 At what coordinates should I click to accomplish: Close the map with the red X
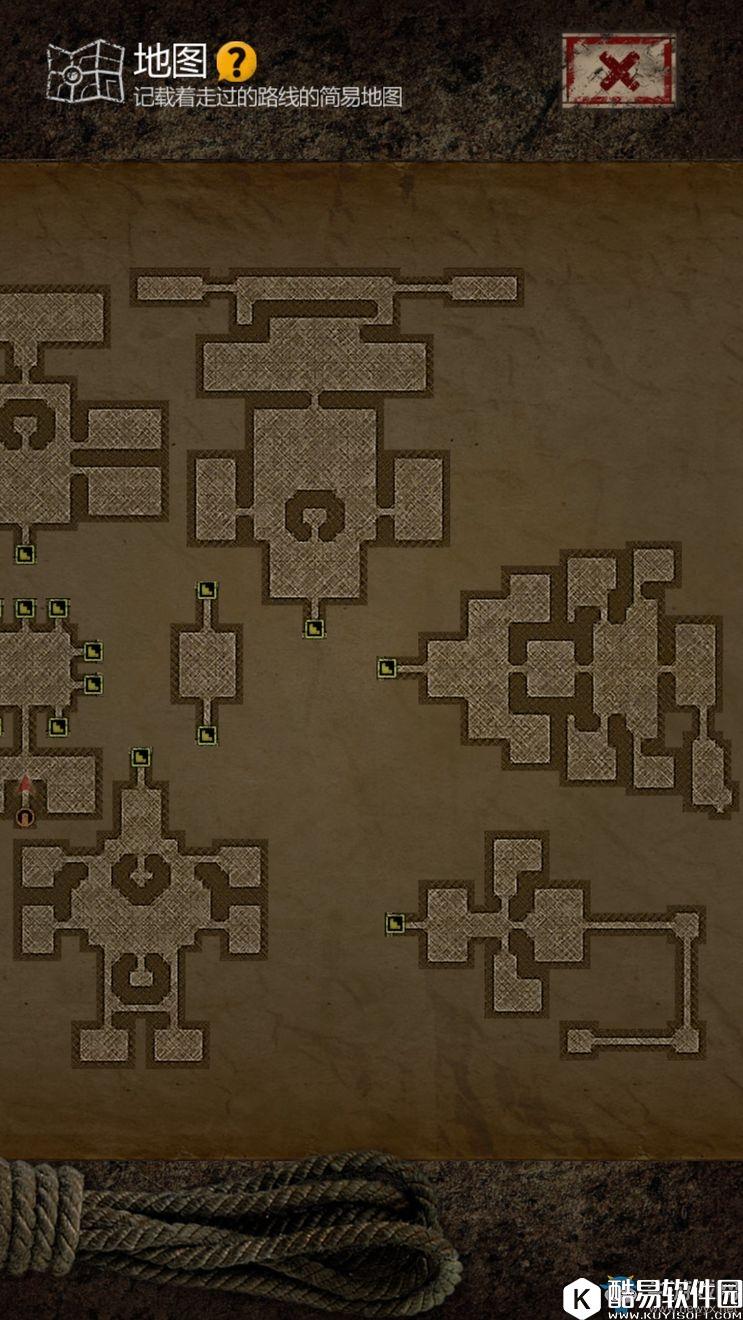click(618, 71)
